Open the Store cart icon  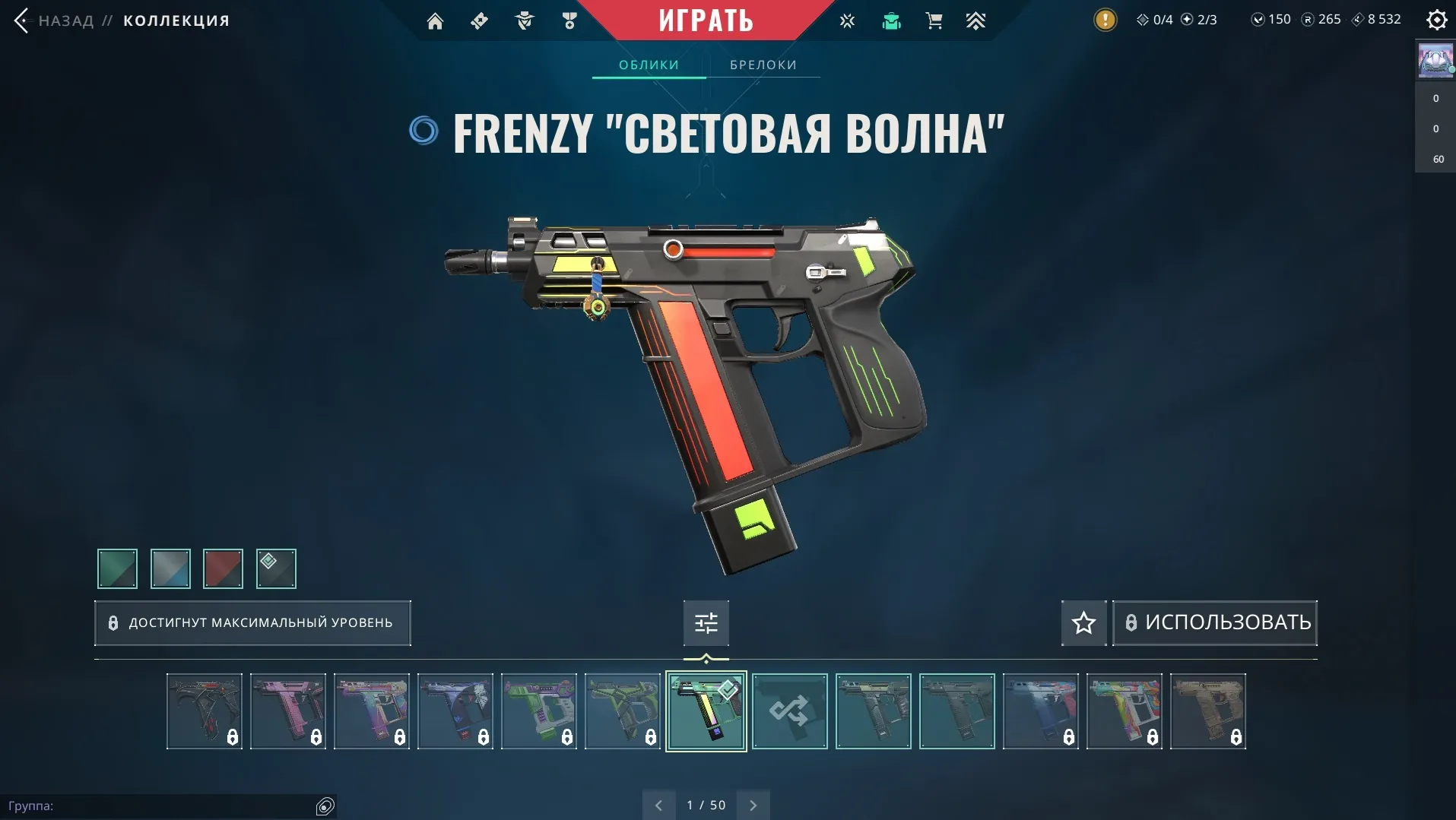(x=934, y=21)
